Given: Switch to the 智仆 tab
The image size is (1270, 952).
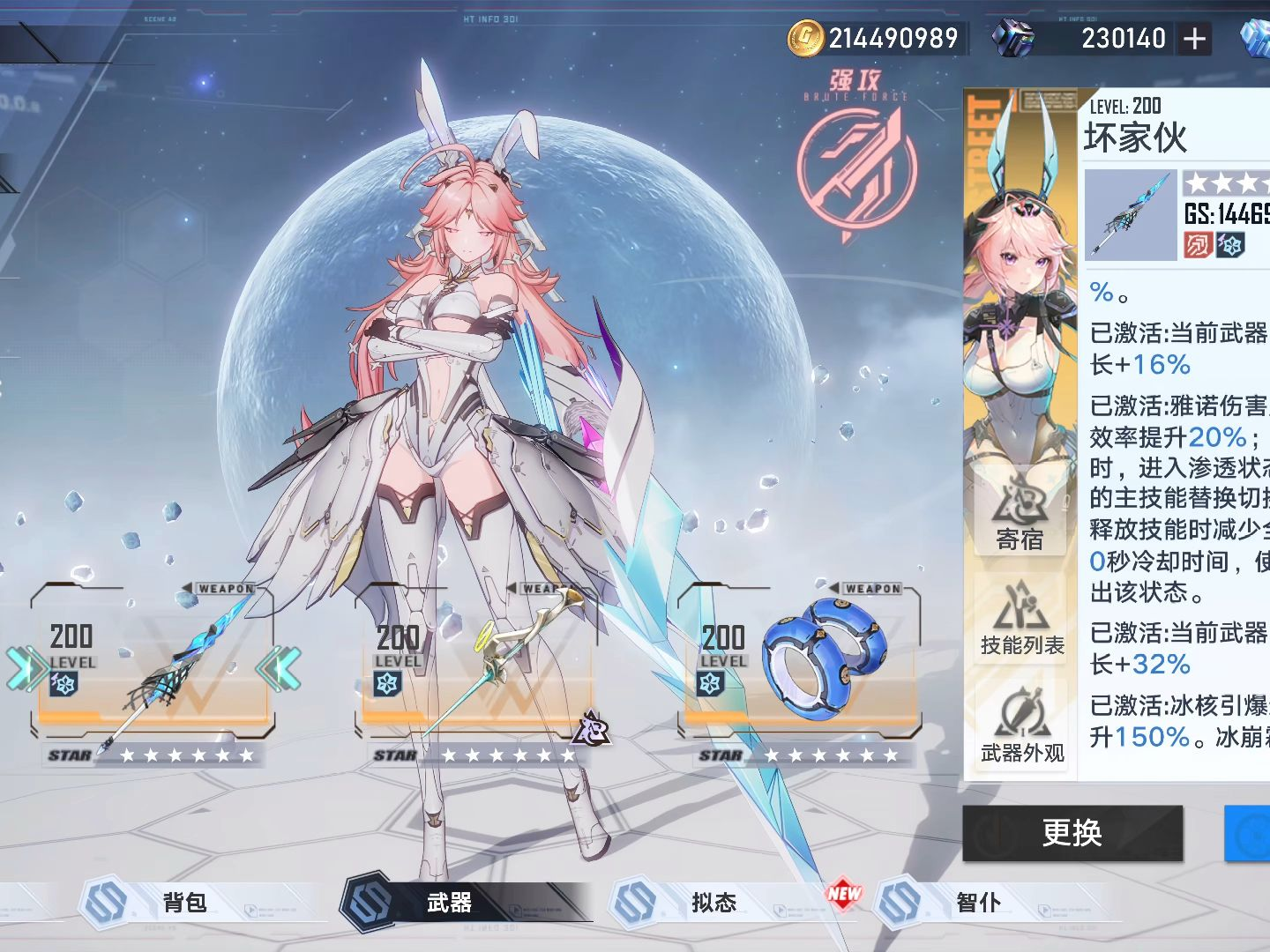Looking at the screenshot, I should coord(978,902).
